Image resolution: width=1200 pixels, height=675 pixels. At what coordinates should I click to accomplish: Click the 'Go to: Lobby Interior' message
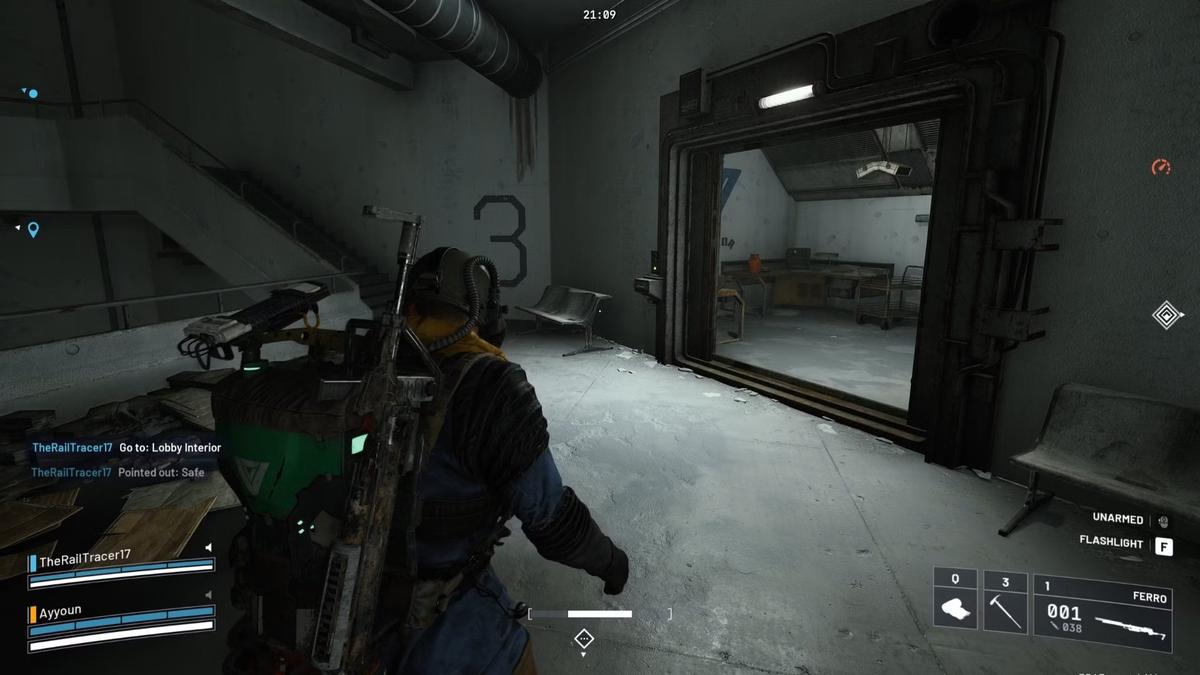coord(170,448)
